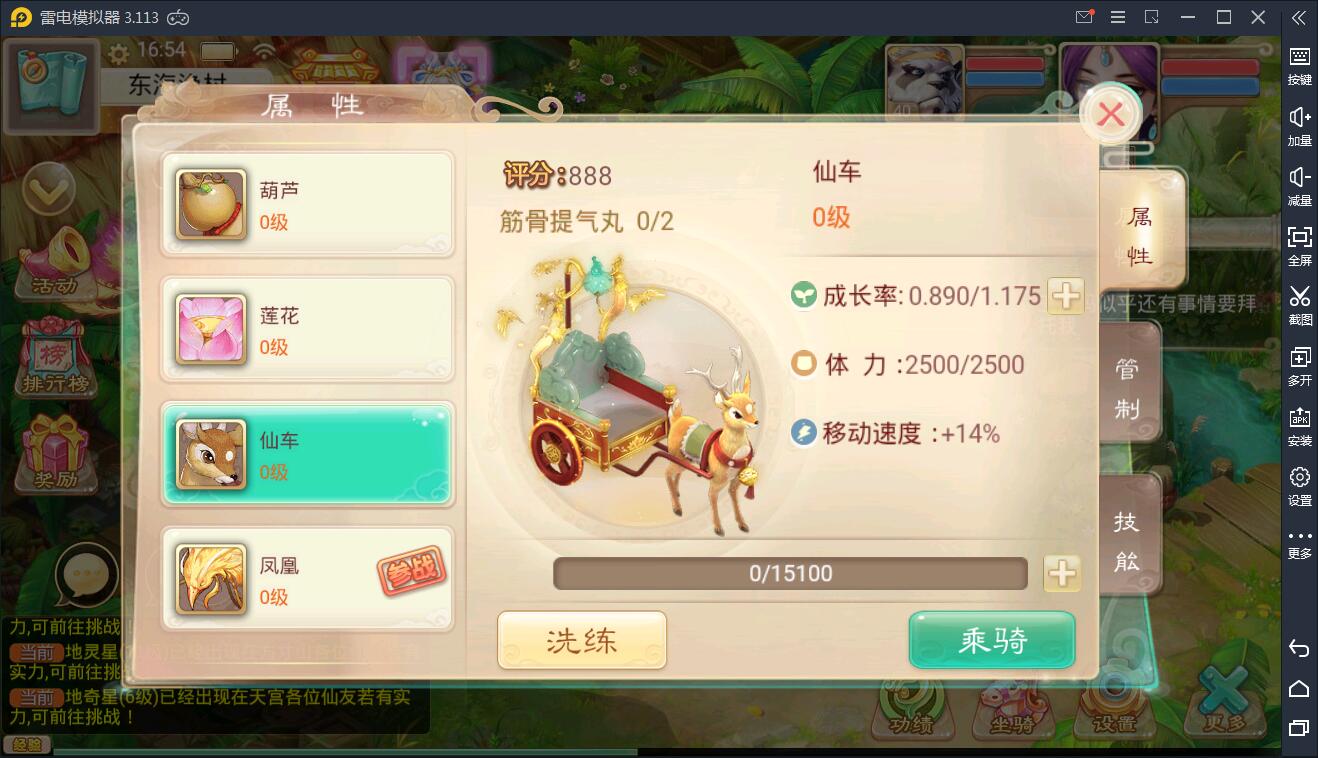The width and height of the screenshot is (1318, 758).
Task: Open the 奖励 rewards gift icon
Action: pyautogui.click(x=55, y=450)
